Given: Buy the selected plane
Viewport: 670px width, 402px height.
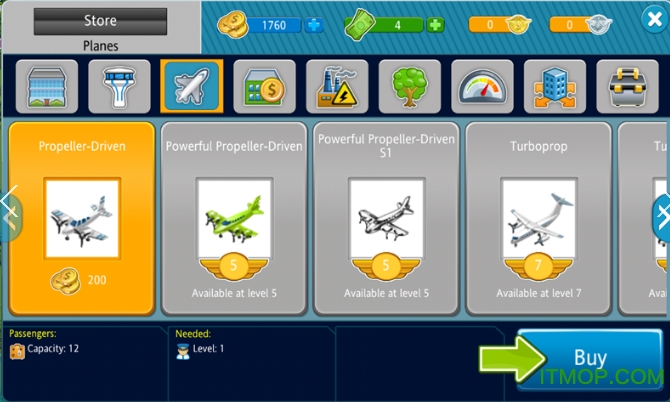Looking at the screenshot, I should coord(589,358).
